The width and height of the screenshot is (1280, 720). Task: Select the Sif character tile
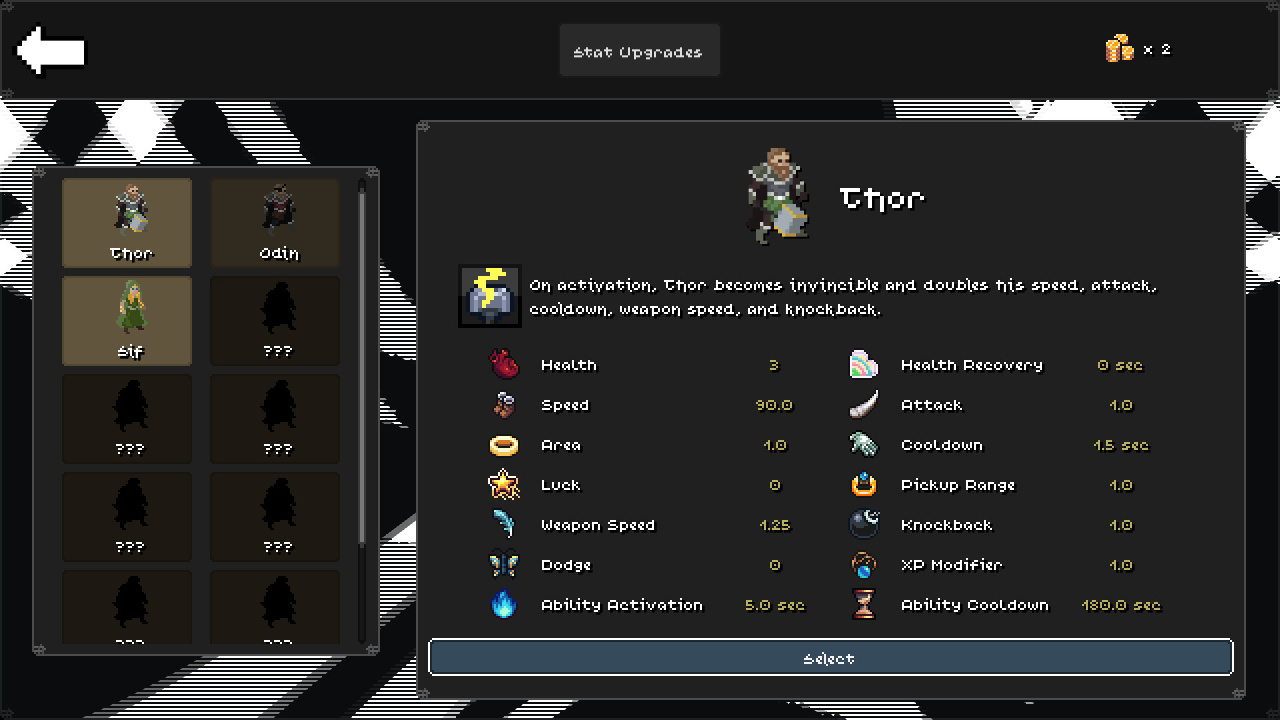point(127,320)
